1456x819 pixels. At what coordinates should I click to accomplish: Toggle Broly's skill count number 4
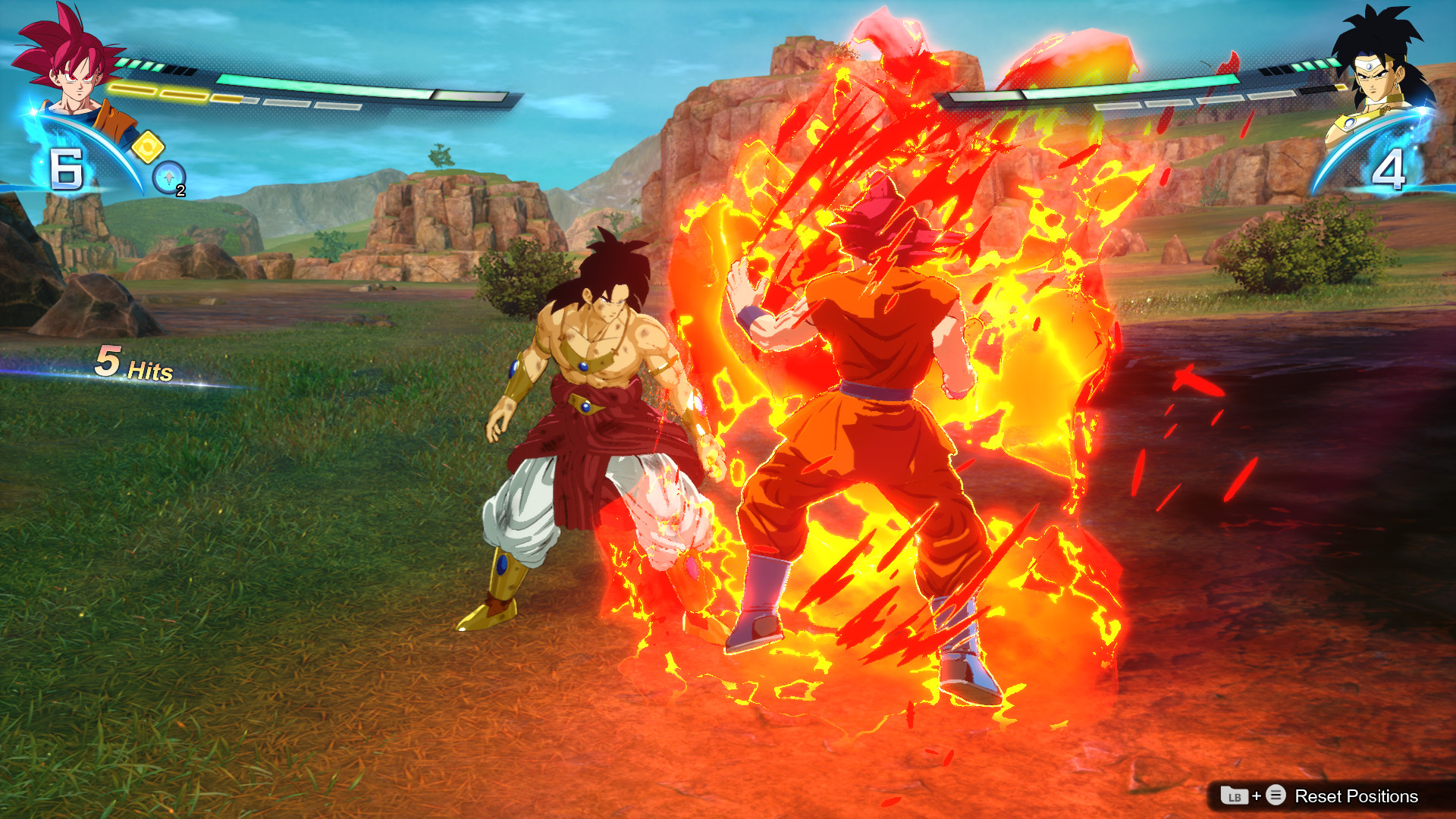(1391, 168)
